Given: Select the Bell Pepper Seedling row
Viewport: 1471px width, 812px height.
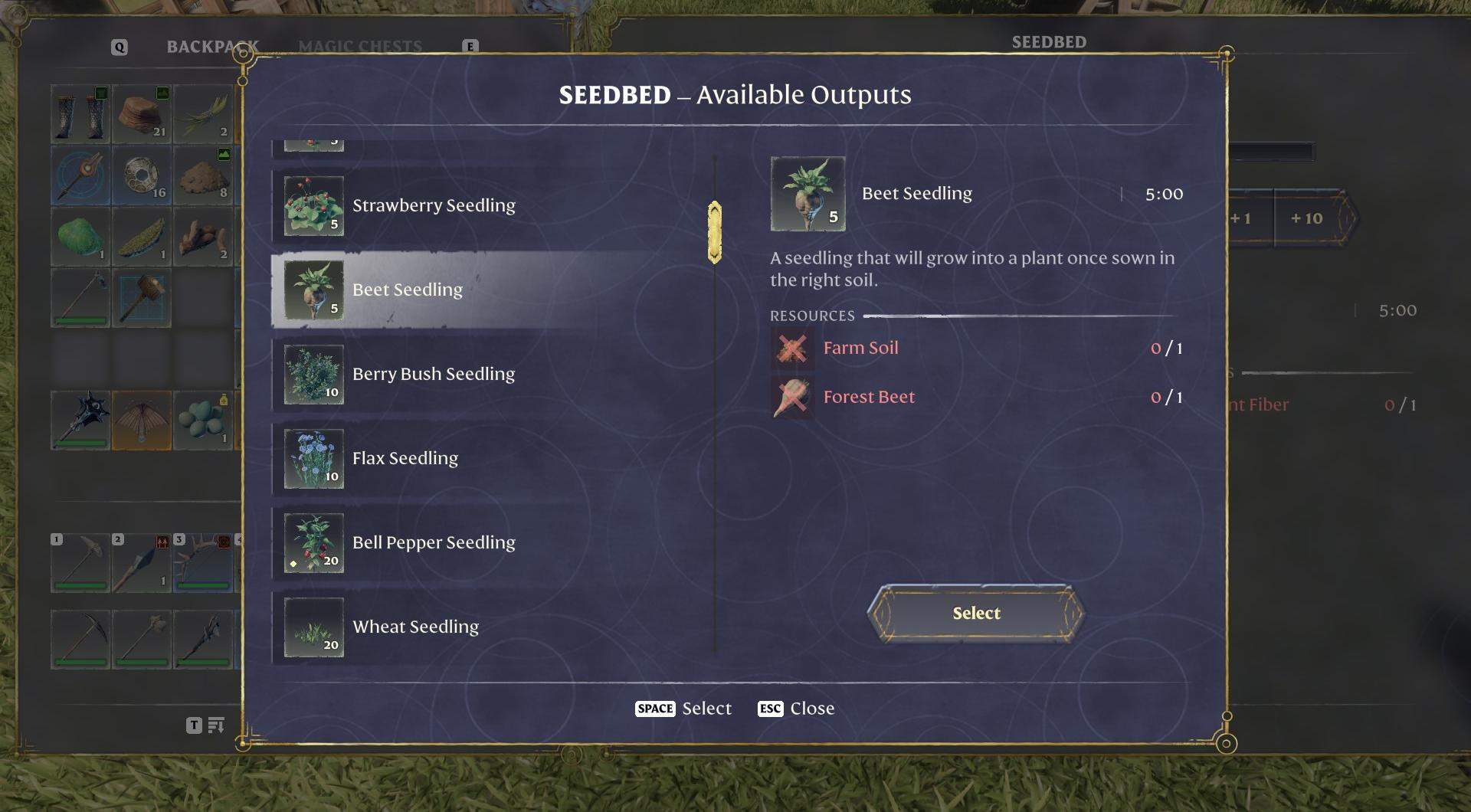Looking at the screenshot, I should pyautogui.click(x=433, y=542).
